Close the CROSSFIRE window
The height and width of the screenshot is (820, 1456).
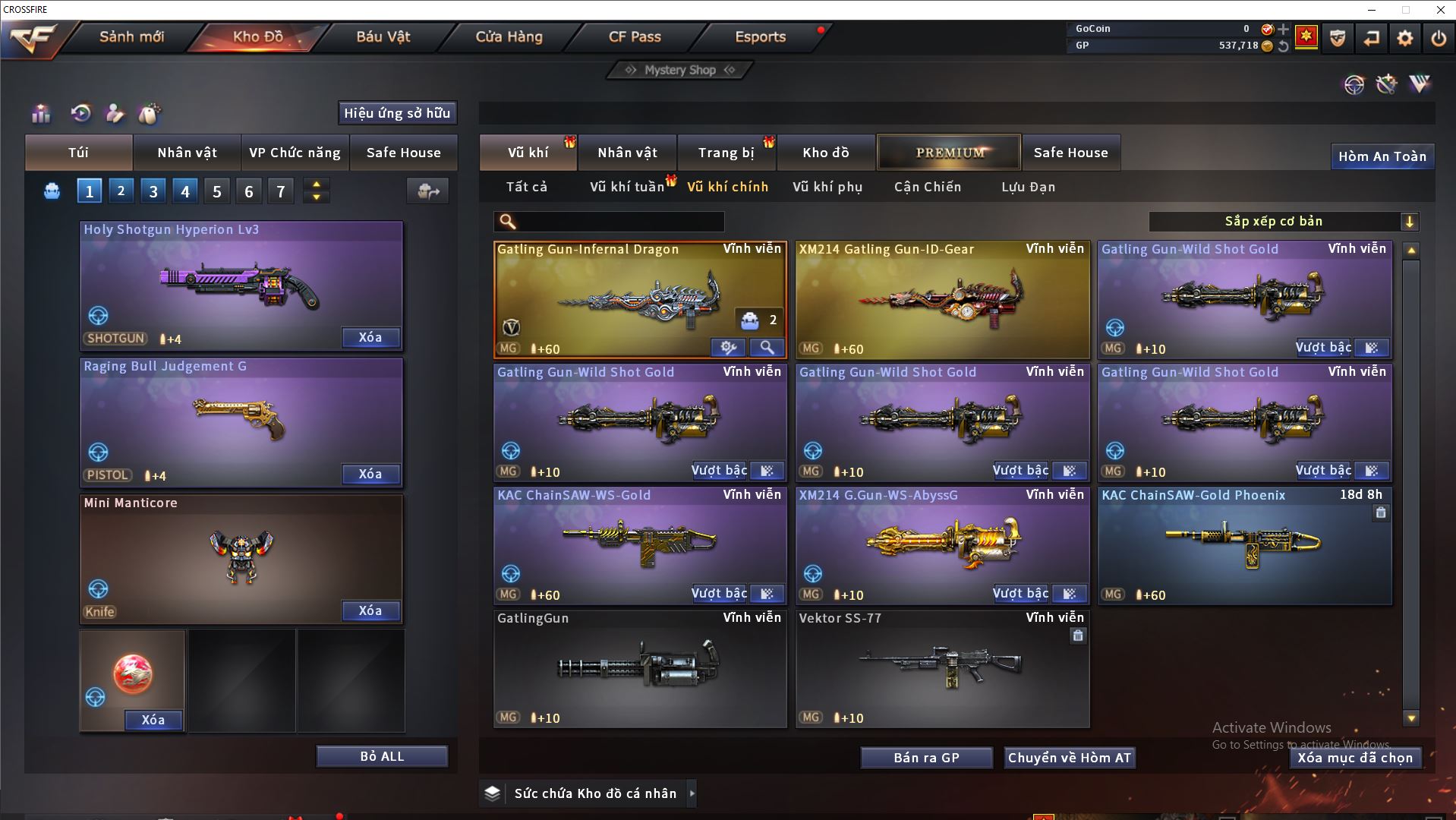1440,10
